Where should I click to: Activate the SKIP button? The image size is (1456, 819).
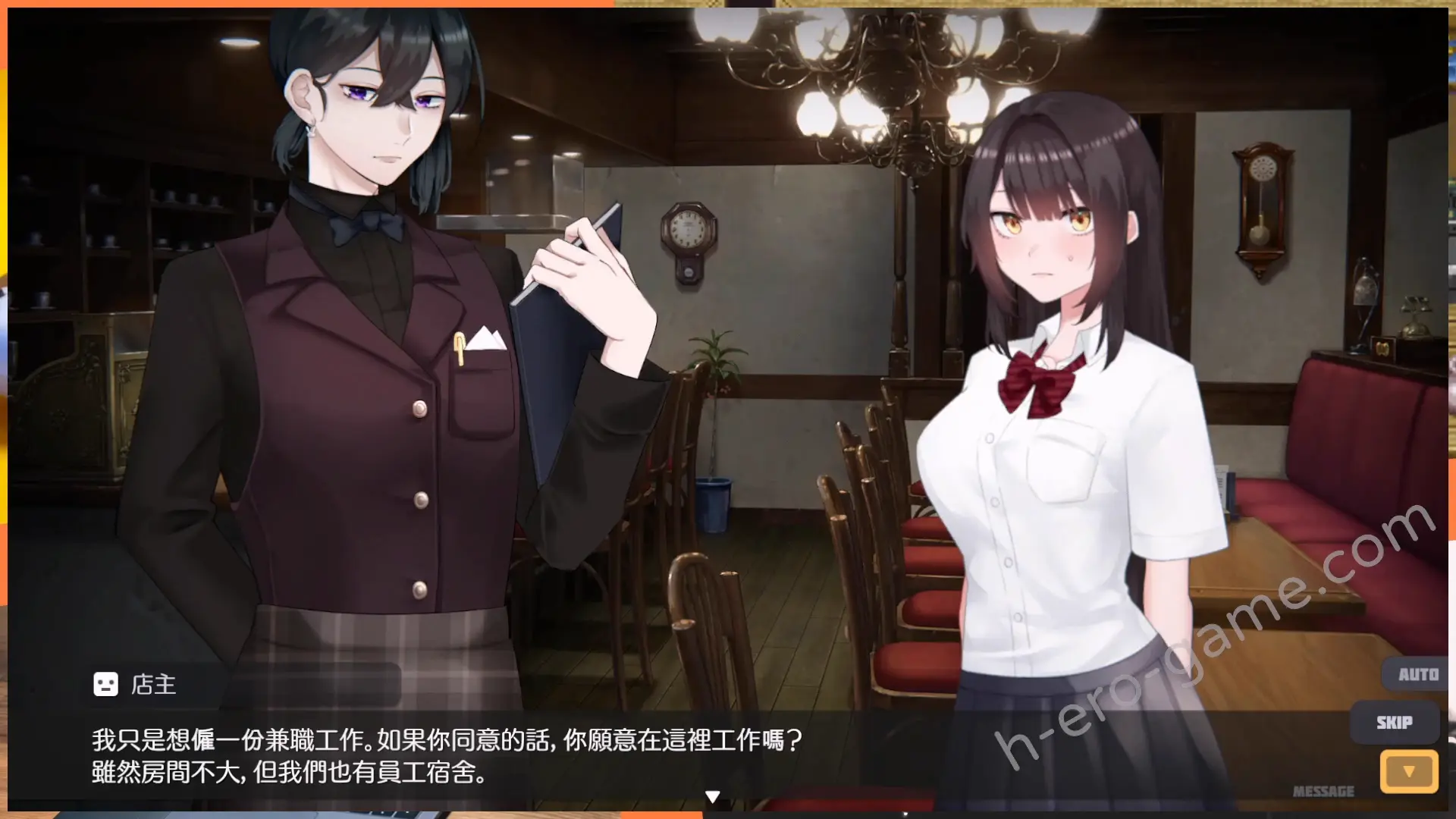pyautogui.click(x=1394, y=722)
